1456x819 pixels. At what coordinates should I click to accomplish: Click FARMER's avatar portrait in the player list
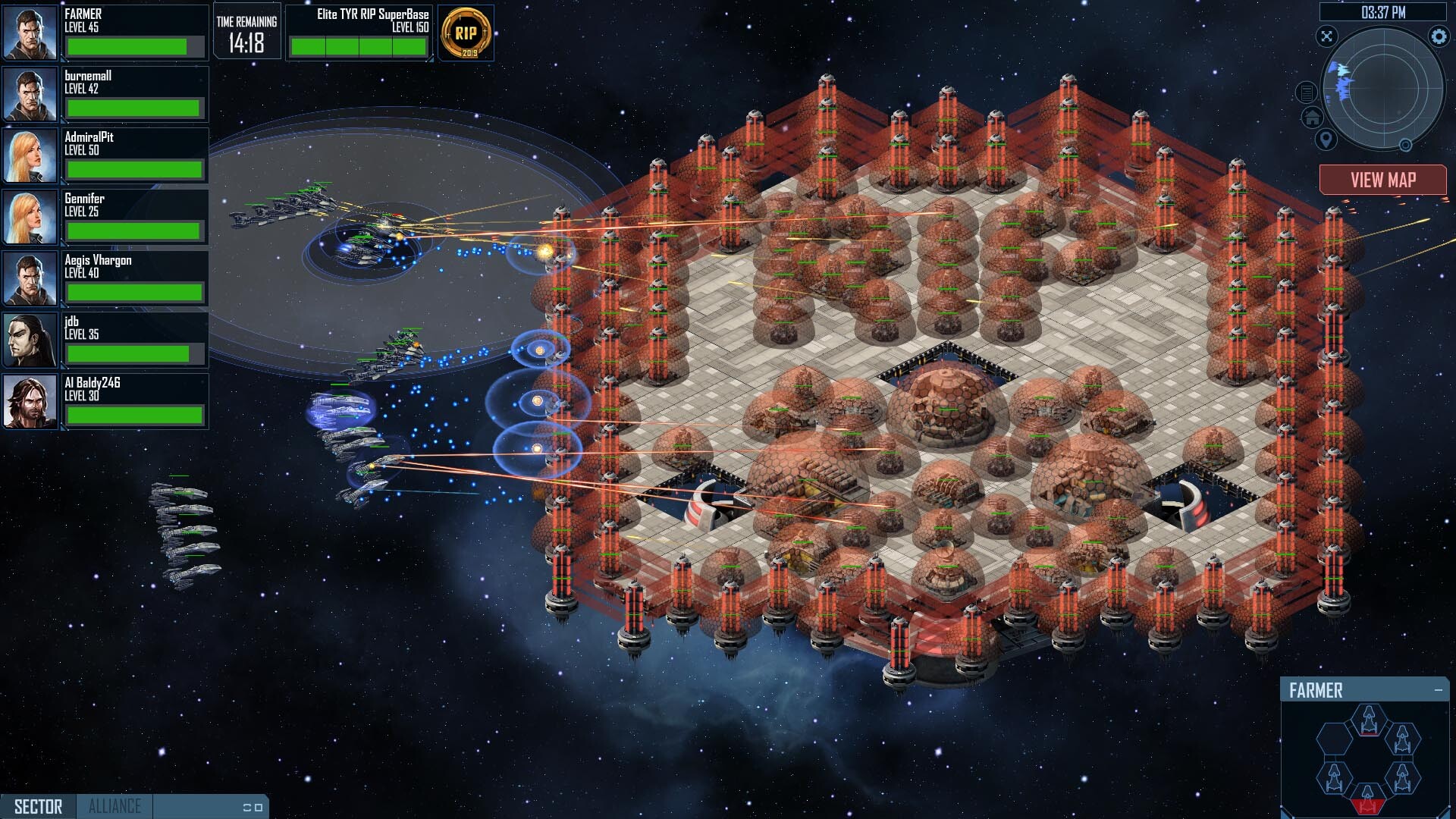30,32
